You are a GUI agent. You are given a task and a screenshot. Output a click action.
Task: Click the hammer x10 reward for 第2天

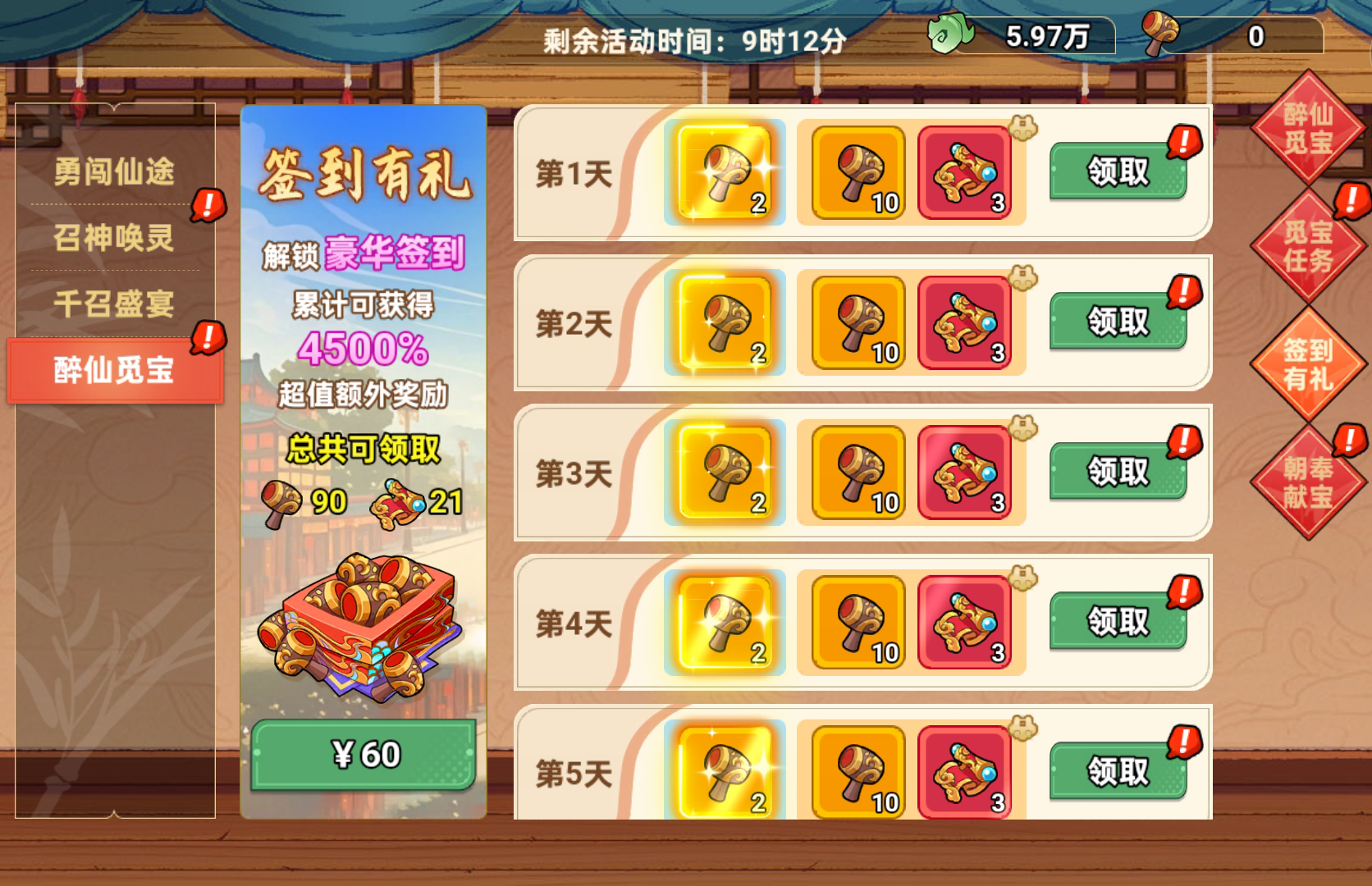[855, 323]
